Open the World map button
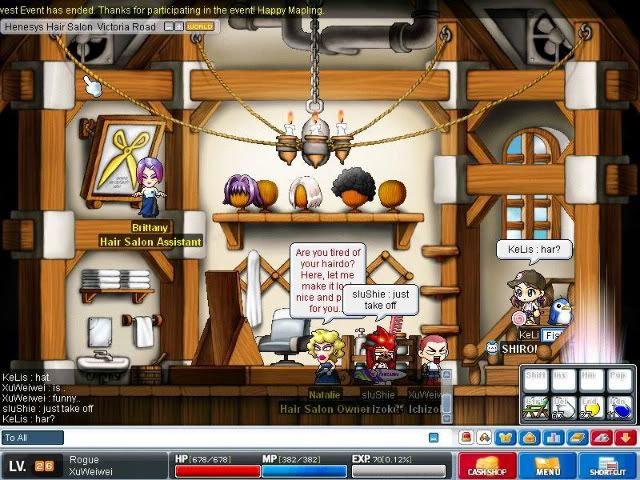Viewport: 640px width, 480px height. [202, 25]
